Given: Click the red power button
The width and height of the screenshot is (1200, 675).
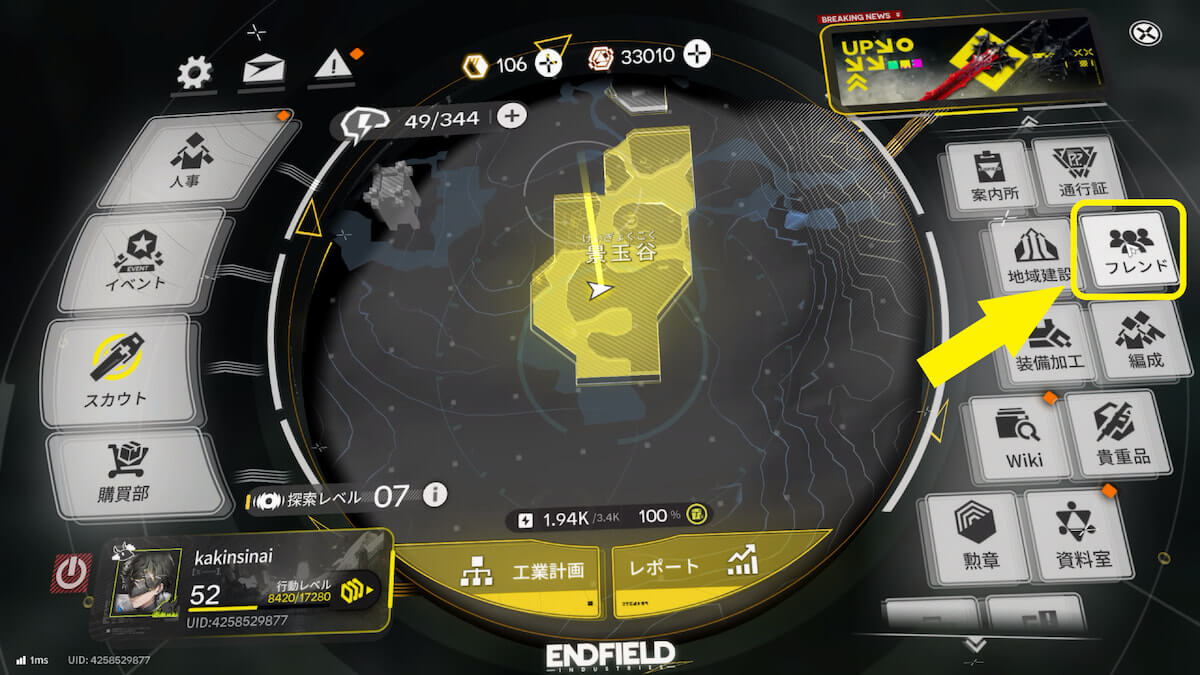Looking at the screenshot, I should click(69, 573).
